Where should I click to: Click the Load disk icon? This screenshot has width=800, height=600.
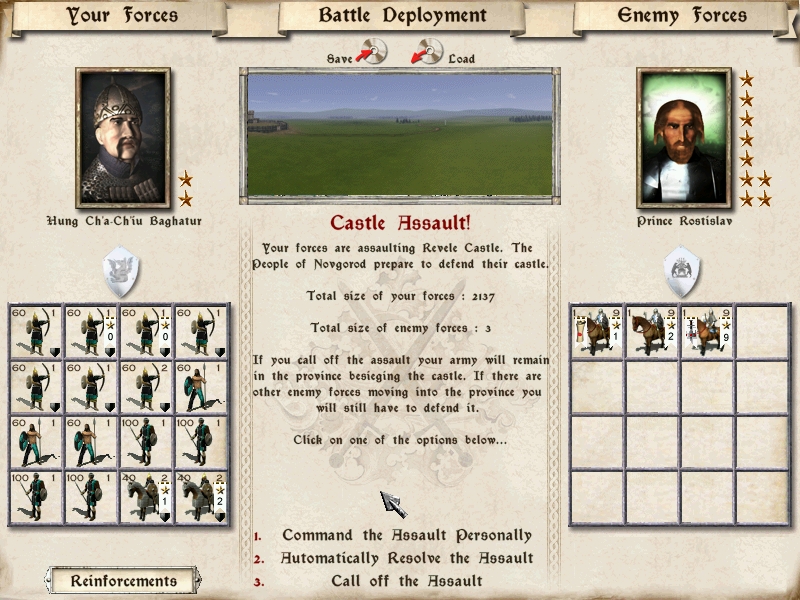point(427,51)
